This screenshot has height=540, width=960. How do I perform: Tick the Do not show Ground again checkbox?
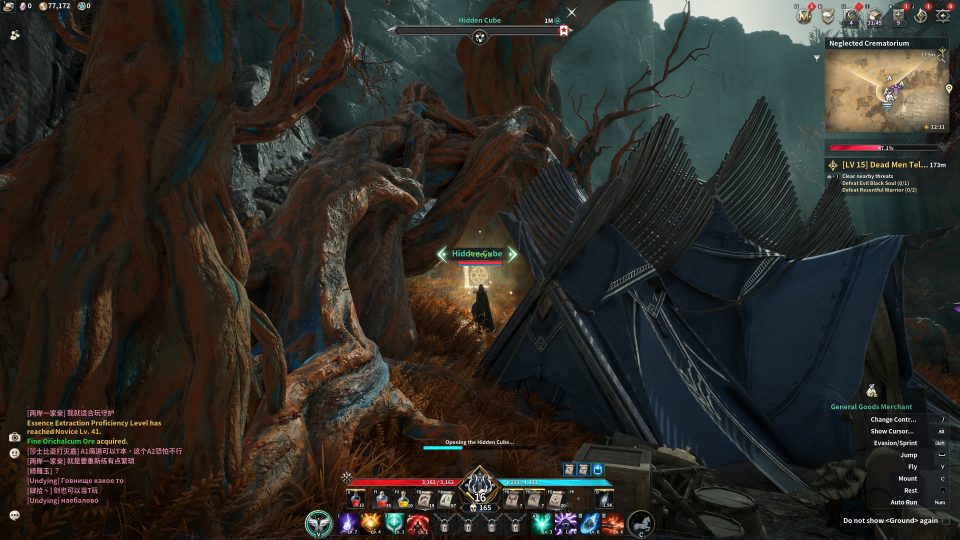coord(947,520)
